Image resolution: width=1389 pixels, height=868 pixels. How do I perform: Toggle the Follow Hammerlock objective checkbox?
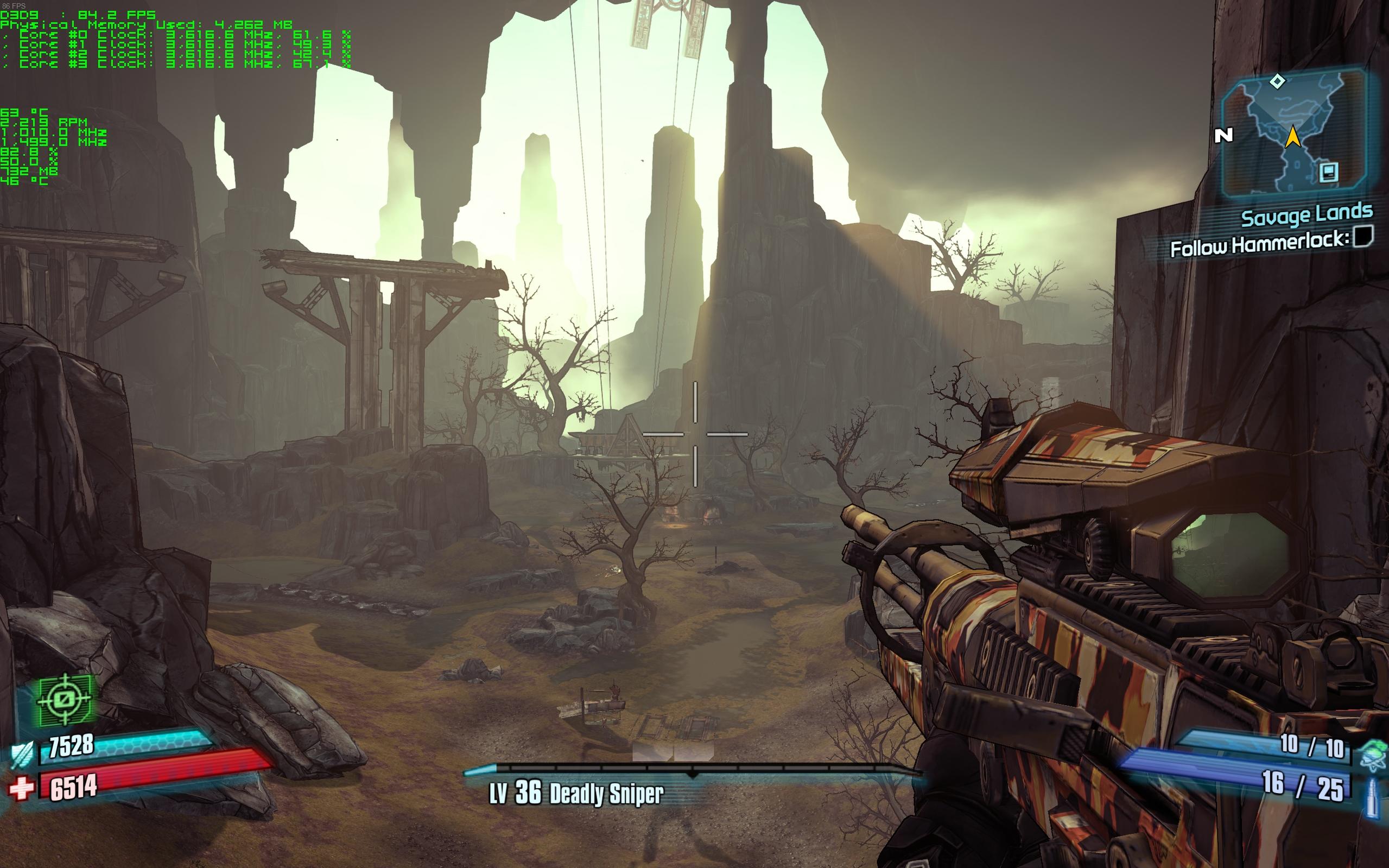tap(1363, 236)
